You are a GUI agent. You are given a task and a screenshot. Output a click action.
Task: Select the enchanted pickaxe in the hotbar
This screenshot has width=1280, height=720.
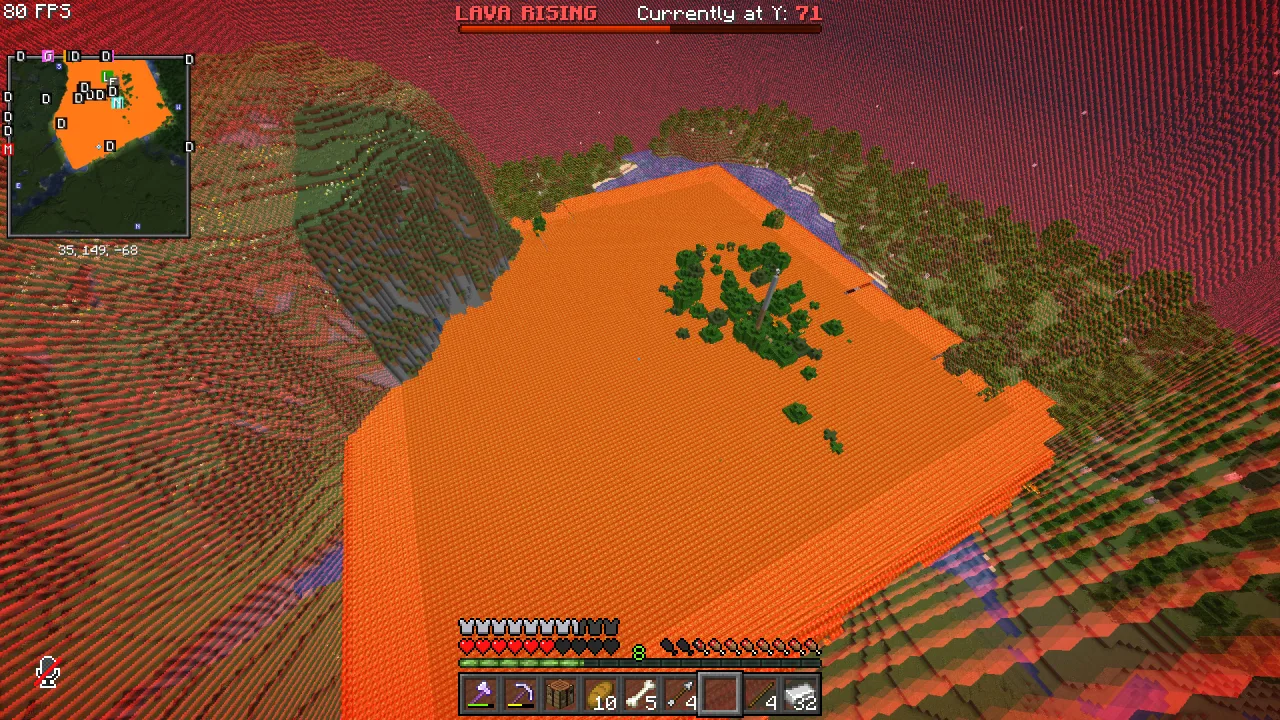[520, 691]
